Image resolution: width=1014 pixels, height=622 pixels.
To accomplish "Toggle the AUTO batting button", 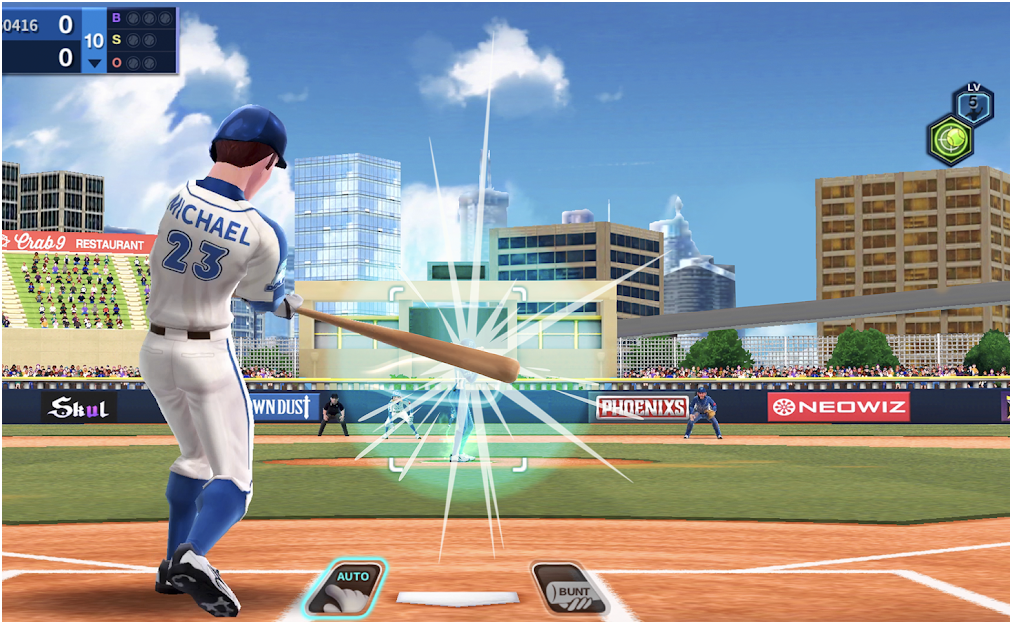I will coord(345,588).
